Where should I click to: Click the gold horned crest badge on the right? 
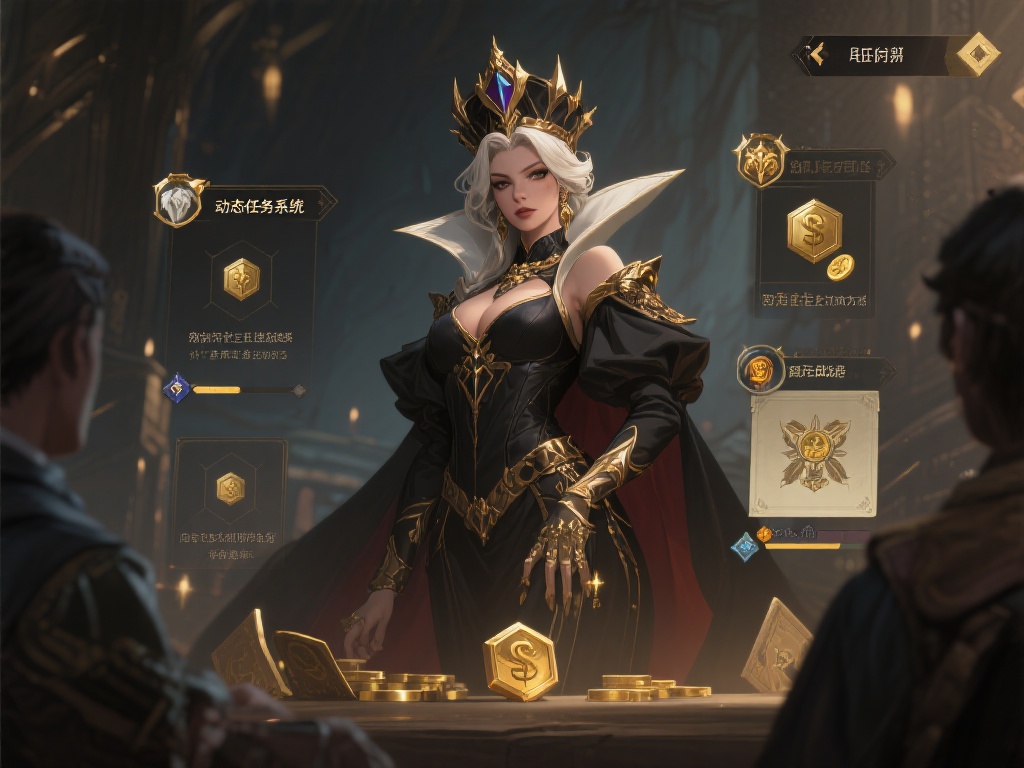pyautogui.click(x=761, y=159)
